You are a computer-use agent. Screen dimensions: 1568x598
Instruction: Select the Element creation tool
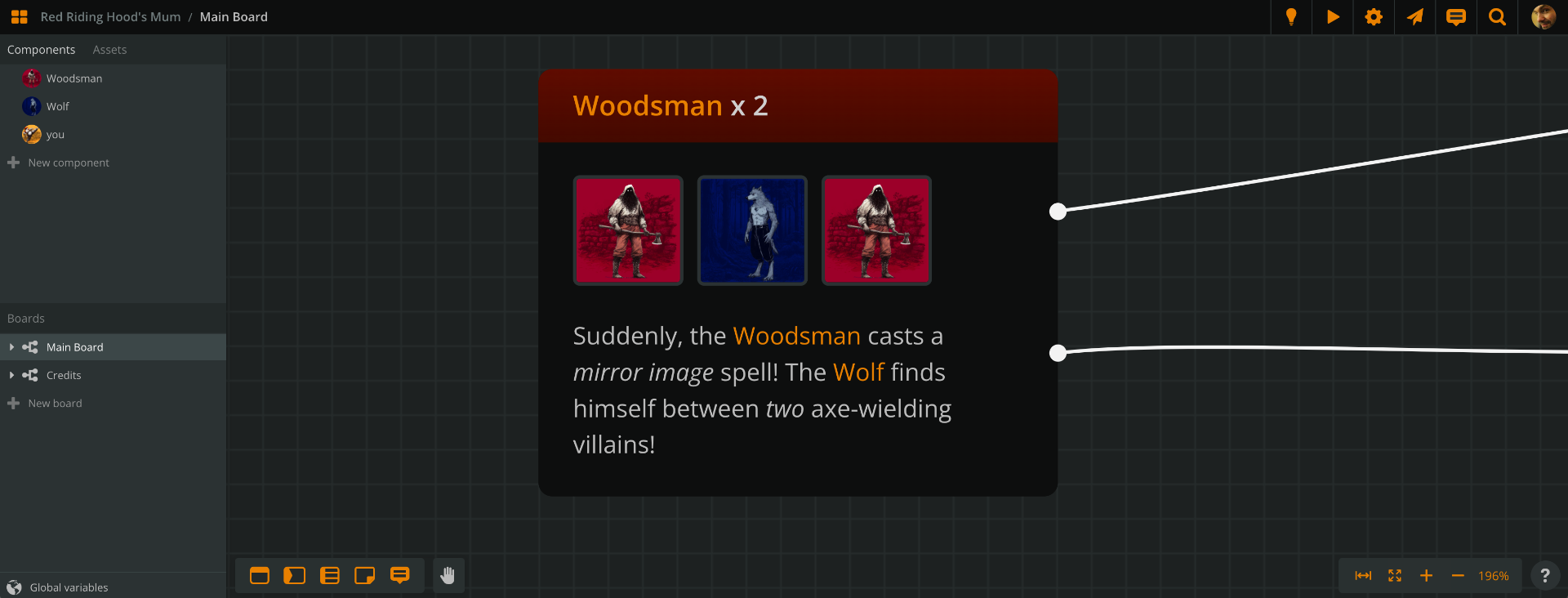260,575
